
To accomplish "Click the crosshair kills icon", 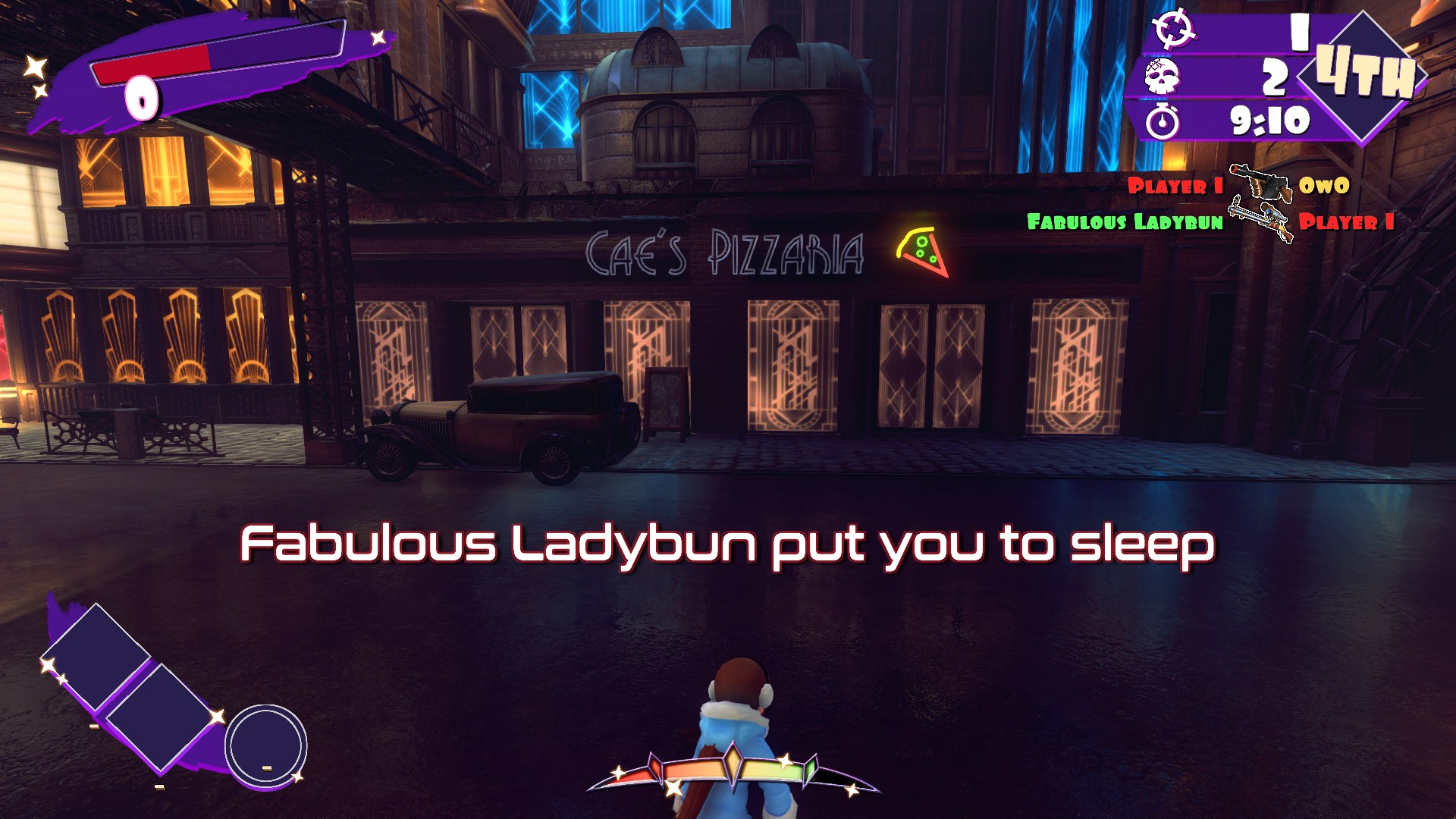I will pyautogui.click(x=1173, y=30).
